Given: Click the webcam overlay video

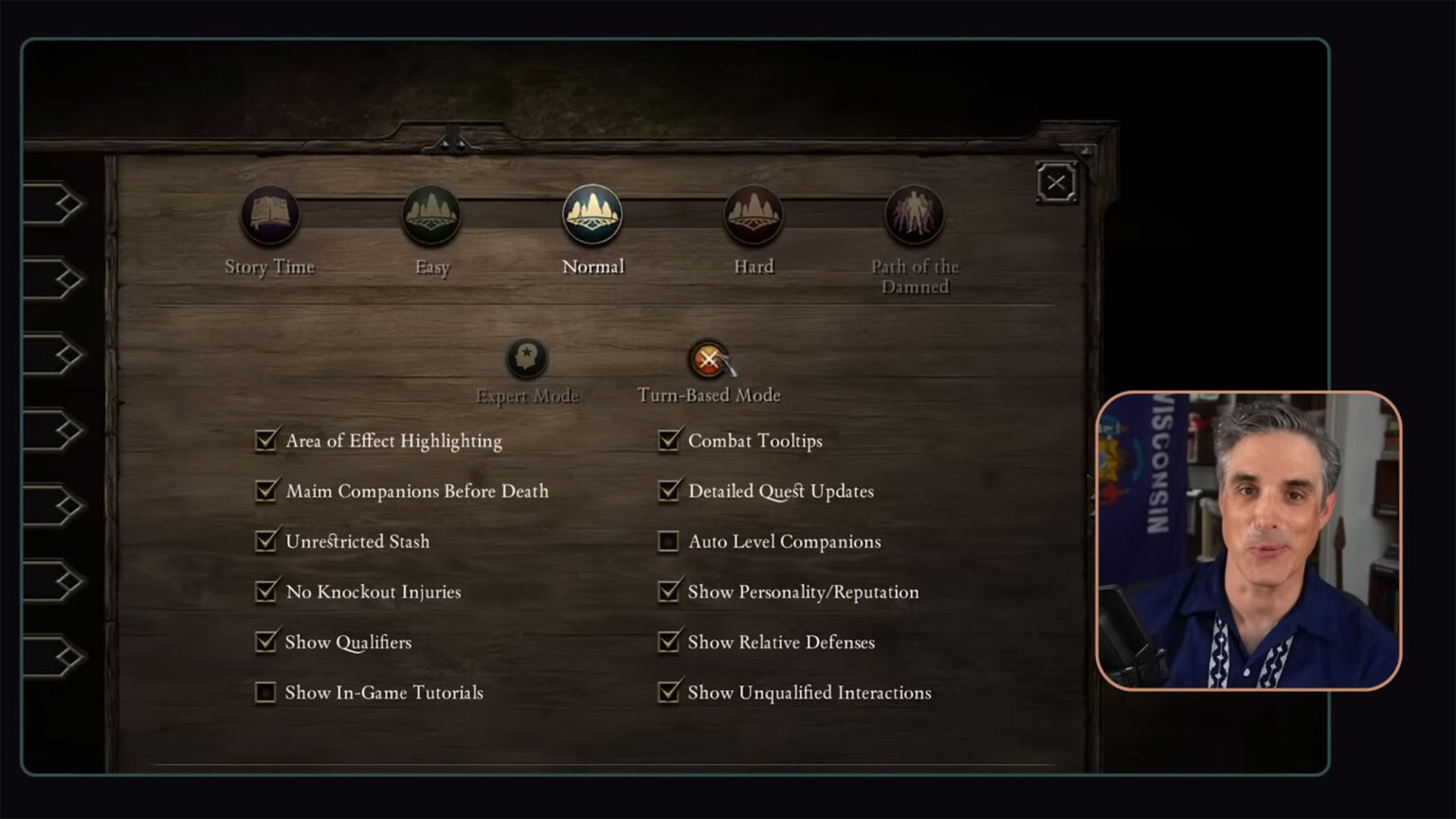Looking at the screenshot, I should 1249,540.
